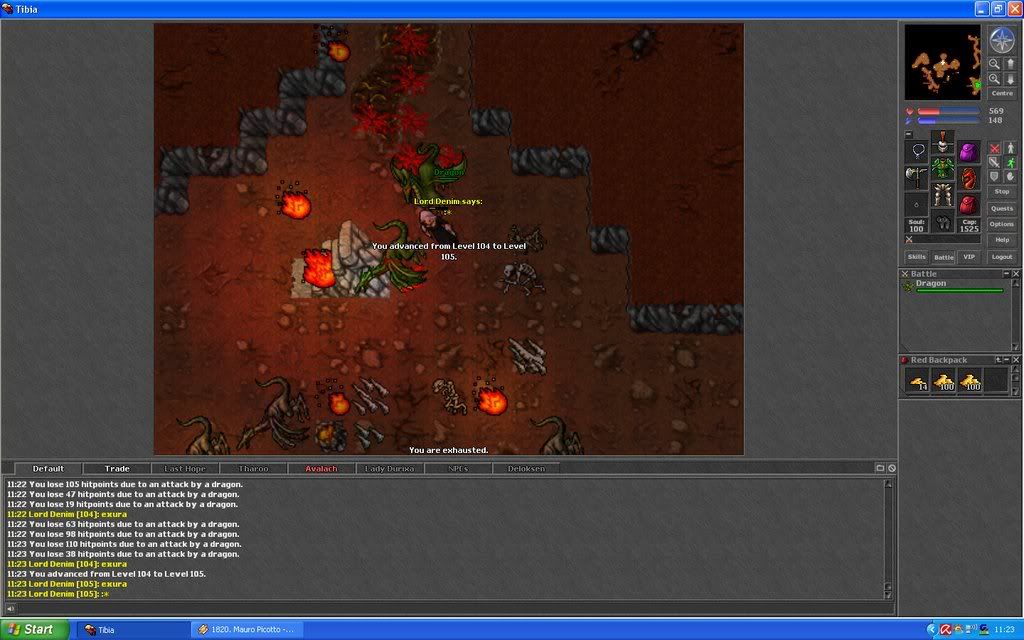The image size is (1024, 640).
Task: Open the VIP list
Action: [968, 257]
